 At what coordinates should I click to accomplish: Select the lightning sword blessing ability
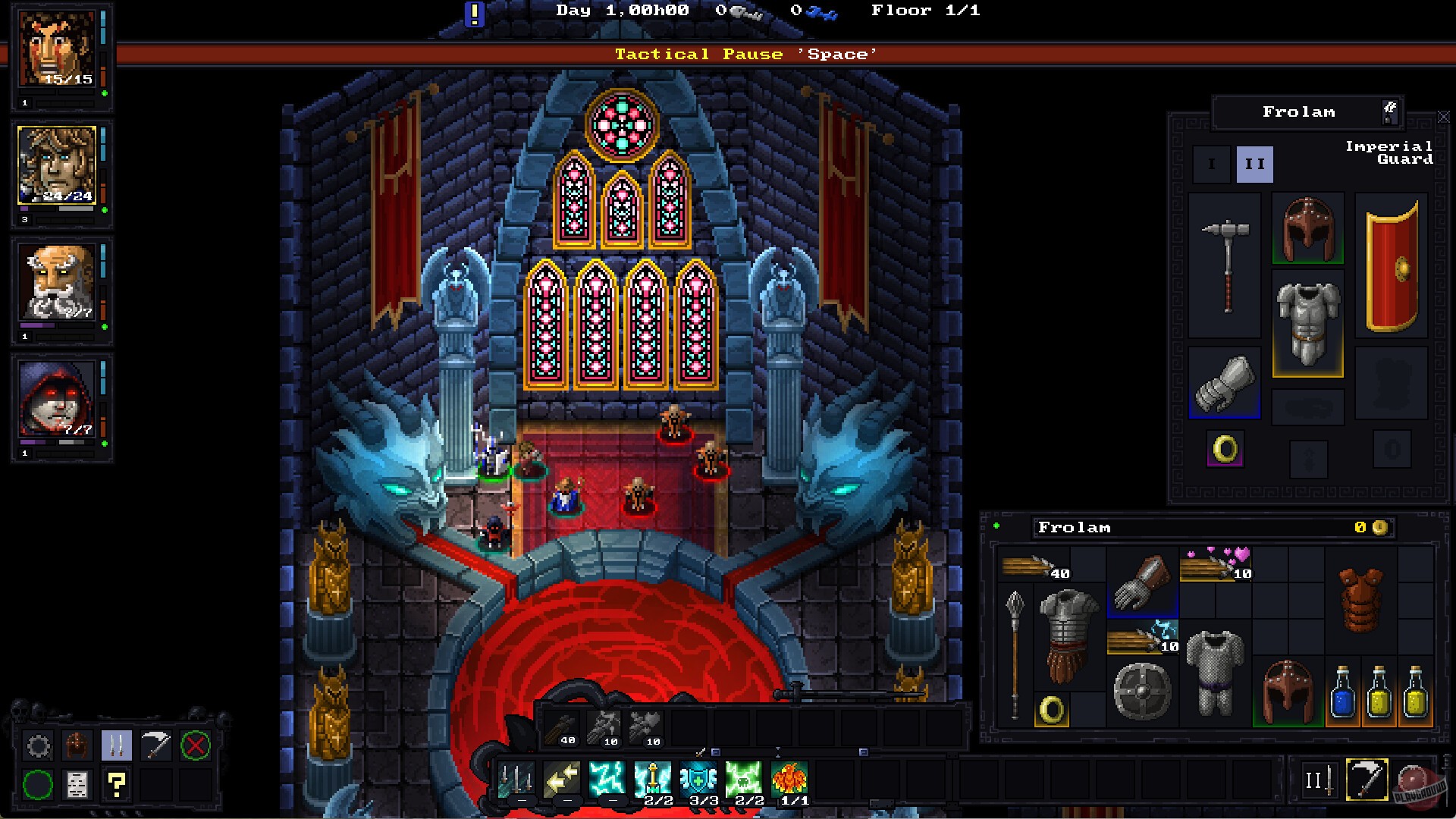click(x=654, y=776)
